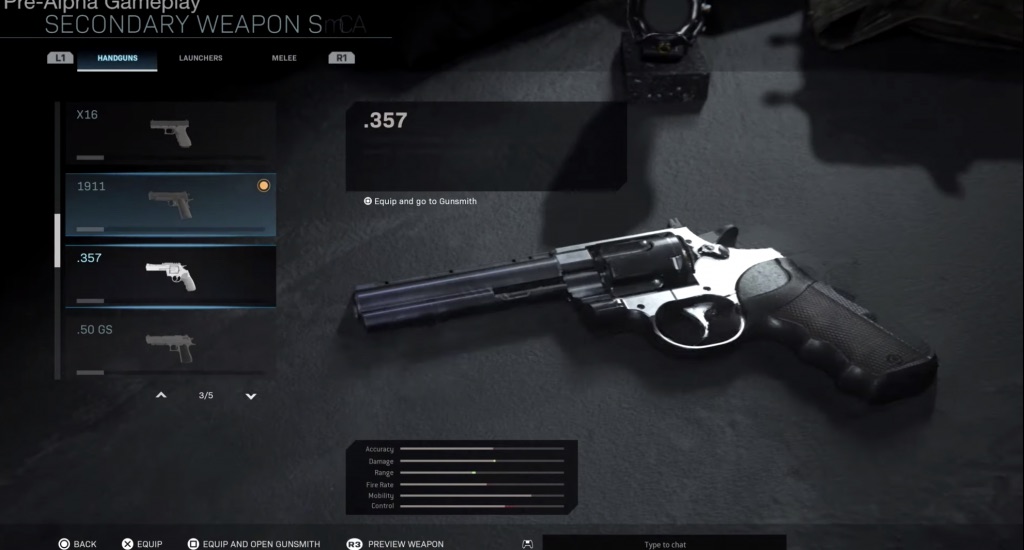Go back to the previous menu
This screenshot has width=1024, height=550.
[x=77, y=544]
